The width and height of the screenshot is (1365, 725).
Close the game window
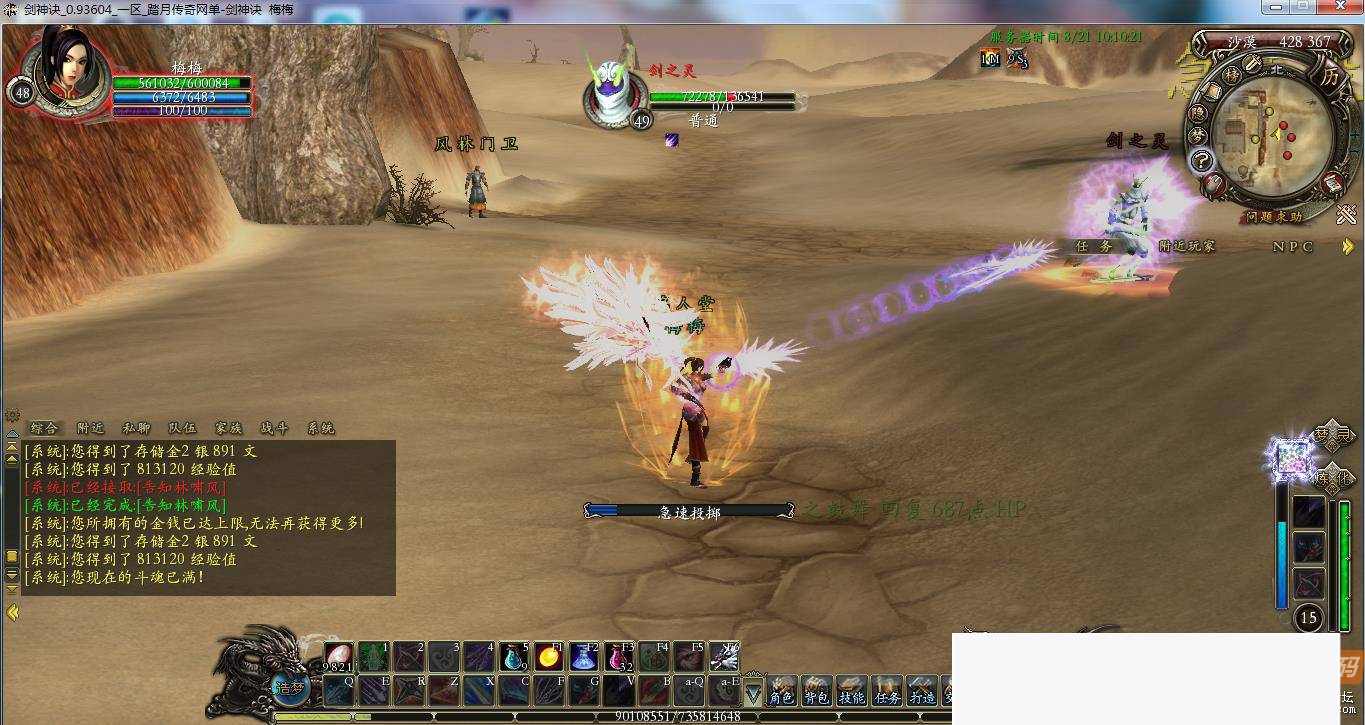point(1338,8)
